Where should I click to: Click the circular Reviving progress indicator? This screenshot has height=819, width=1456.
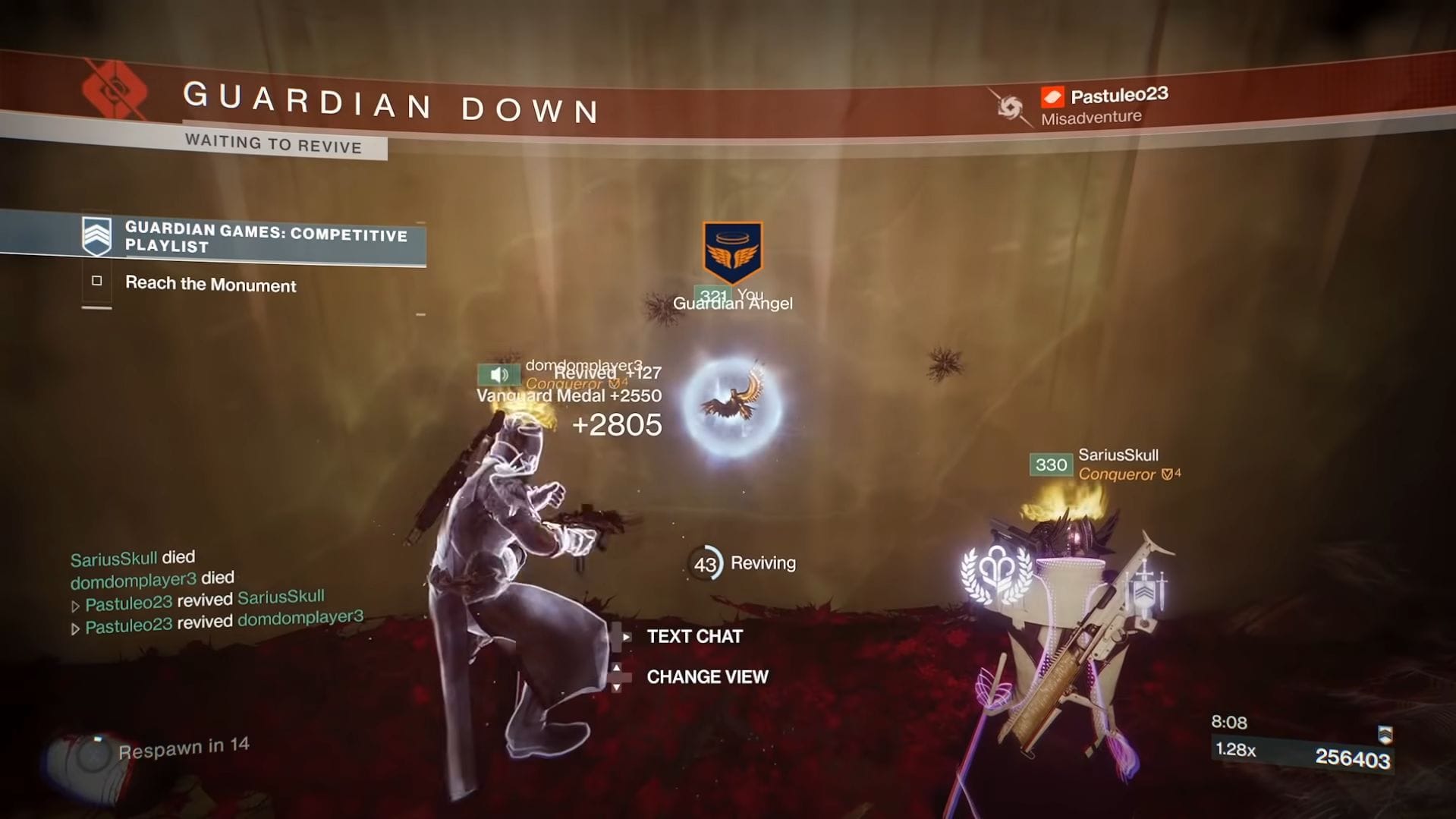tap(706, 562)
